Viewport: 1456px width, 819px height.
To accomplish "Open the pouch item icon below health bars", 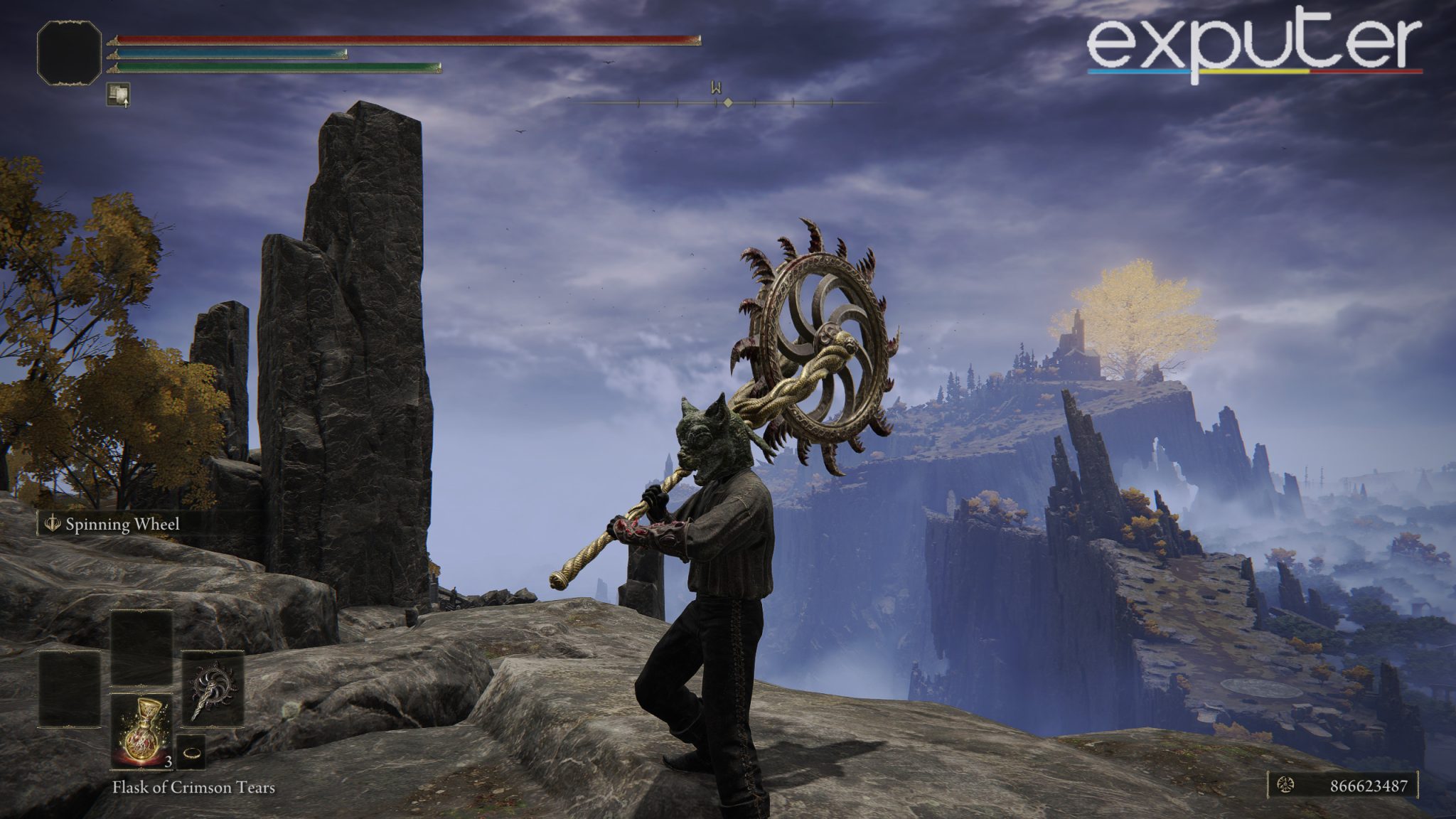I will (x=119, y=93).
